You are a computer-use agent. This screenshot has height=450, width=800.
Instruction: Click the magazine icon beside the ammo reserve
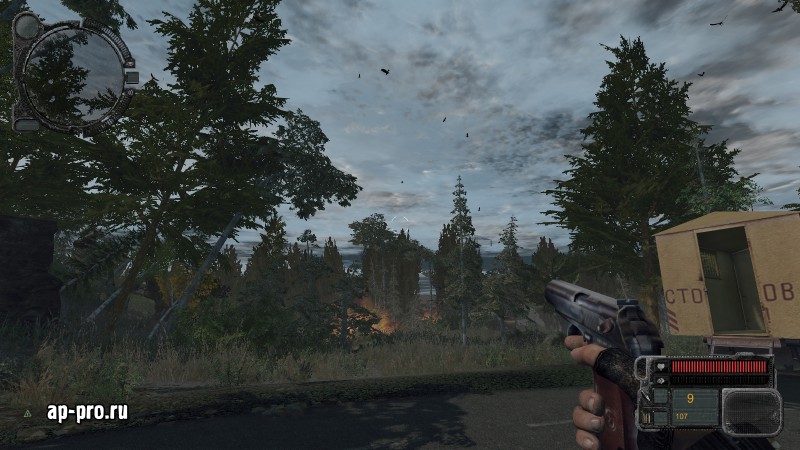(x=645, y=416)
